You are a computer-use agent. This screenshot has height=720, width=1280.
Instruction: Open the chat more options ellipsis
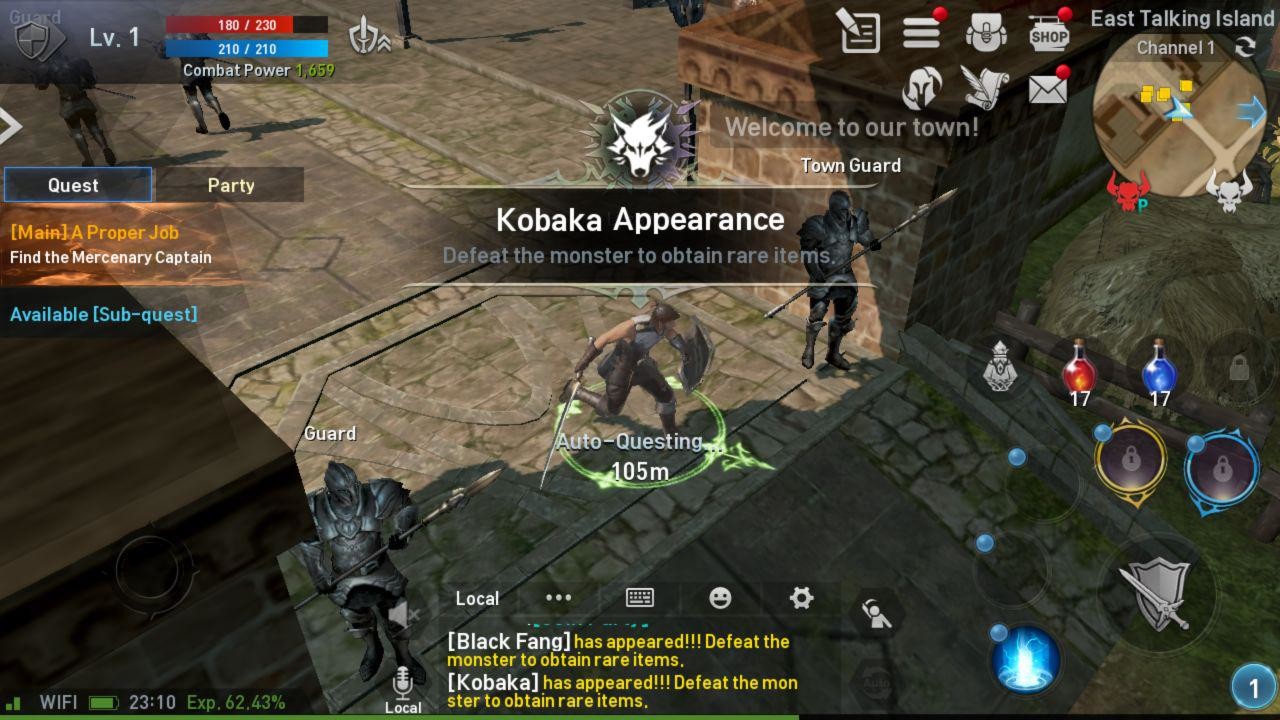pyautogui.click(x=557, y=597)
